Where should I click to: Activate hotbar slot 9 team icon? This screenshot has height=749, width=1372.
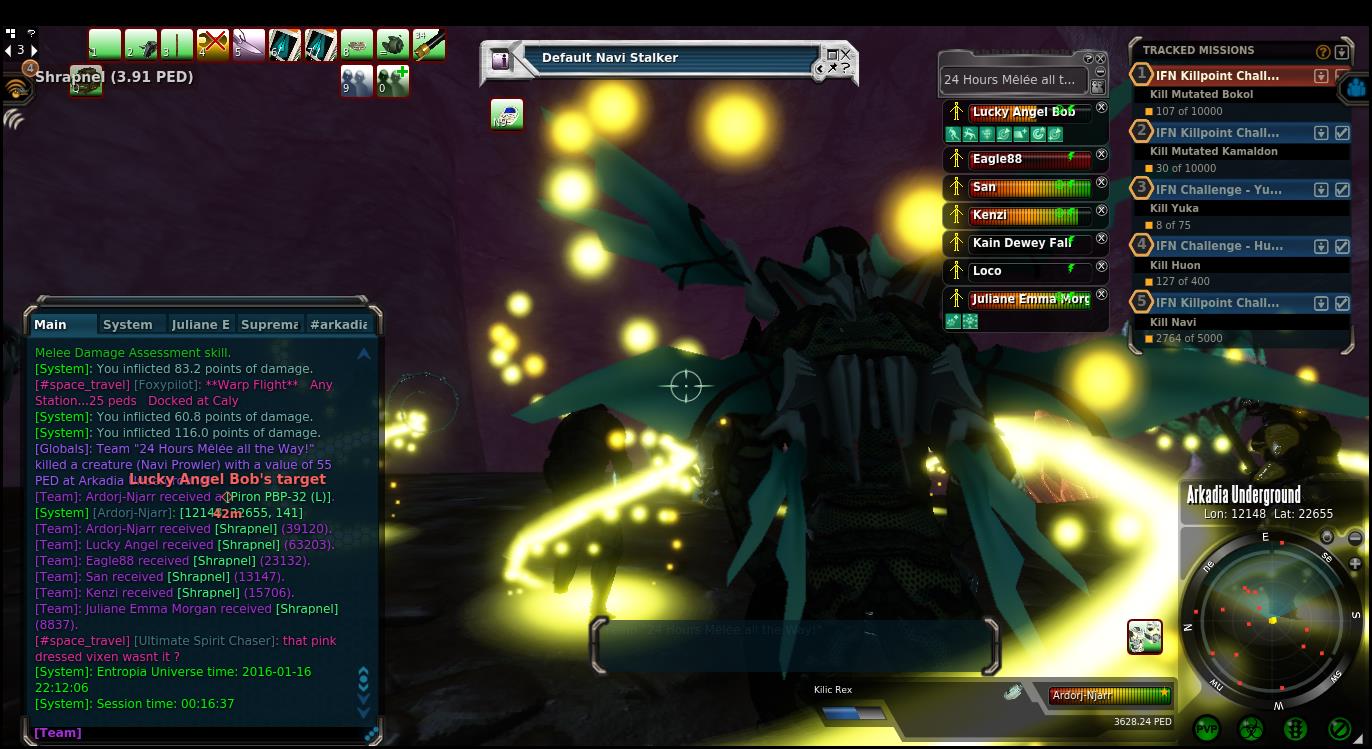pyautogui.click(x=356, y=80)
